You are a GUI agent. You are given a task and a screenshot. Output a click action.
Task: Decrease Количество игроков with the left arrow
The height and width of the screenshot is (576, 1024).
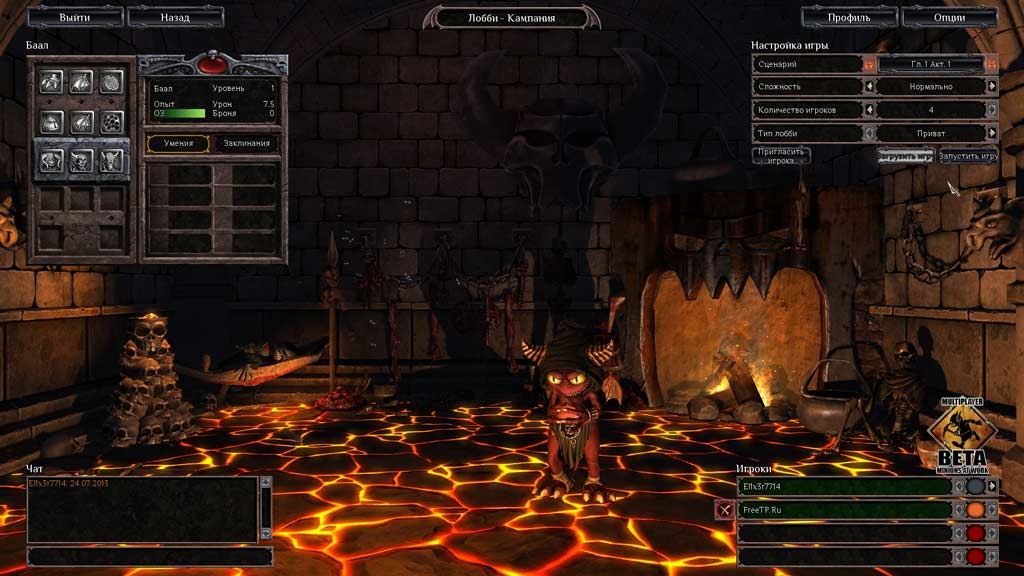coord(869,109)
